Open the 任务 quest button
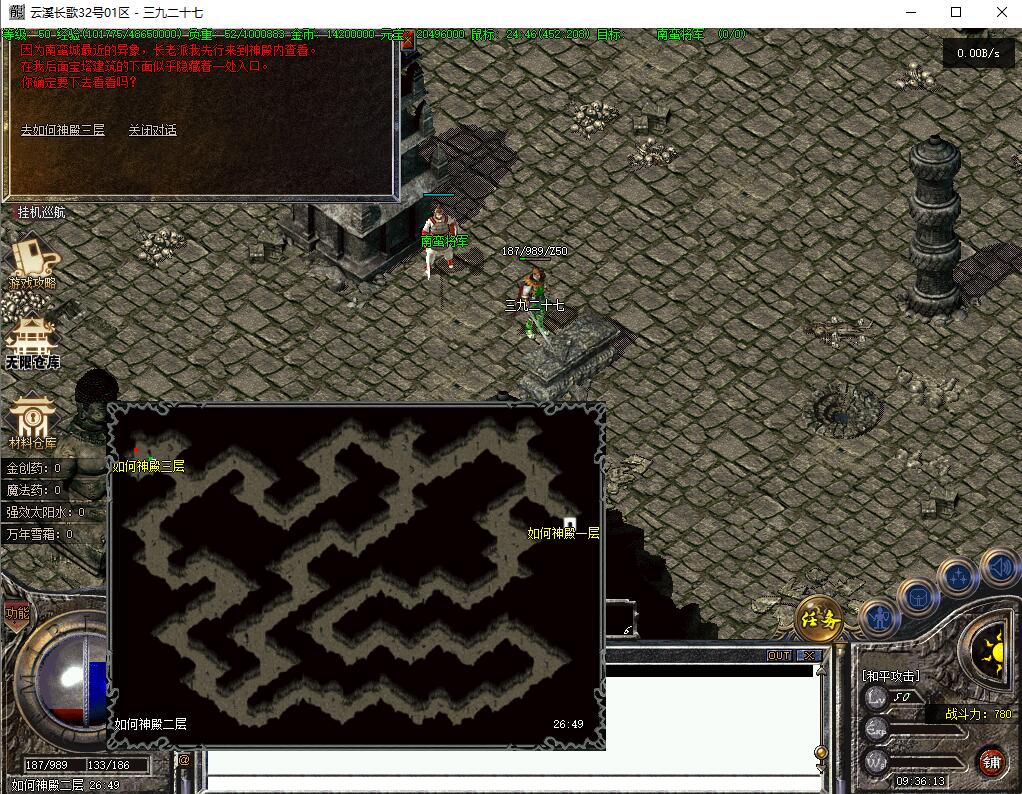The image size is (1022, 794). click(x=818, y=620)
